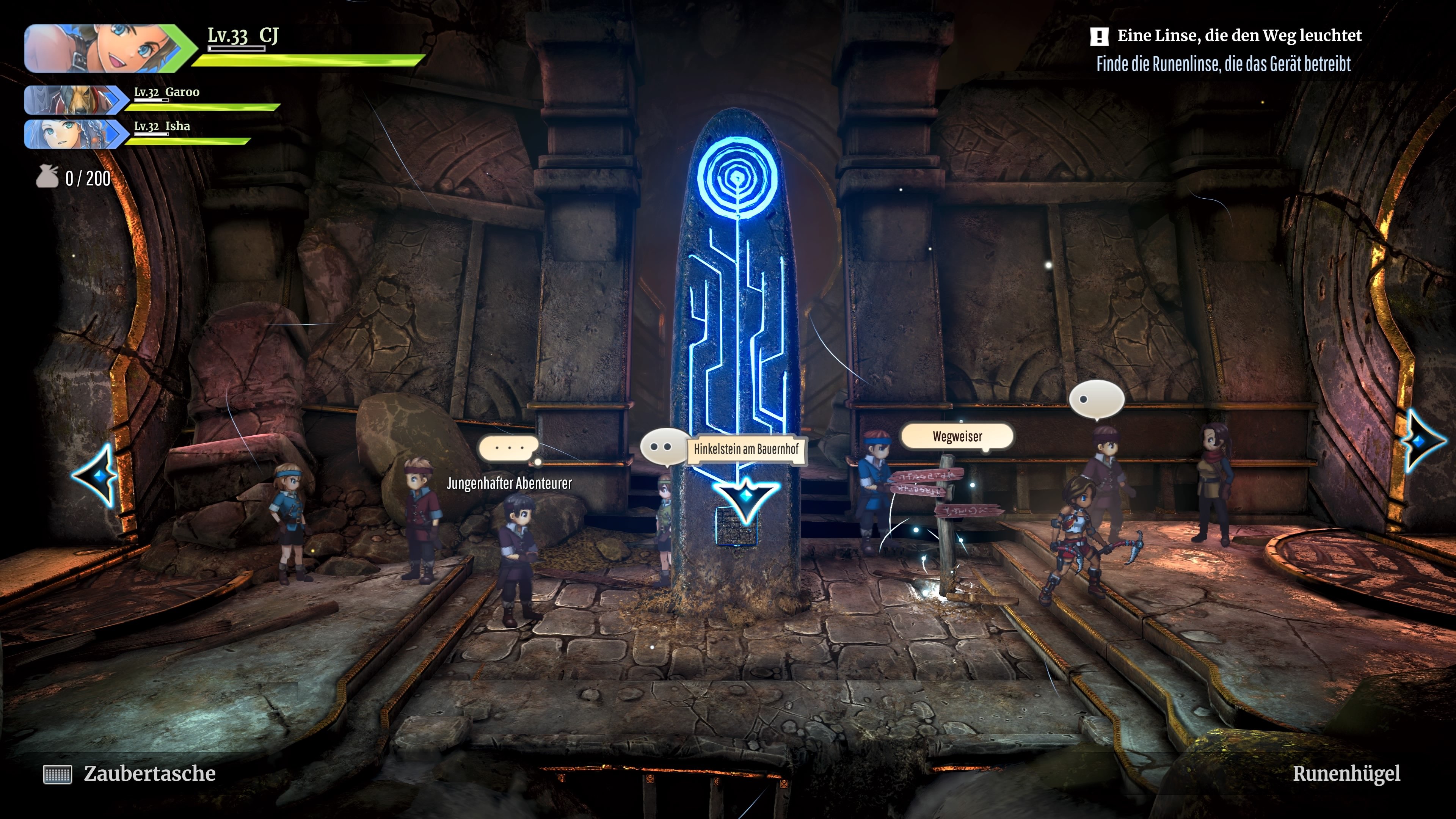Choose the 'Wegweiser' signpost label
Viewport: 1456px width, 819px height.
coord(957,436)
